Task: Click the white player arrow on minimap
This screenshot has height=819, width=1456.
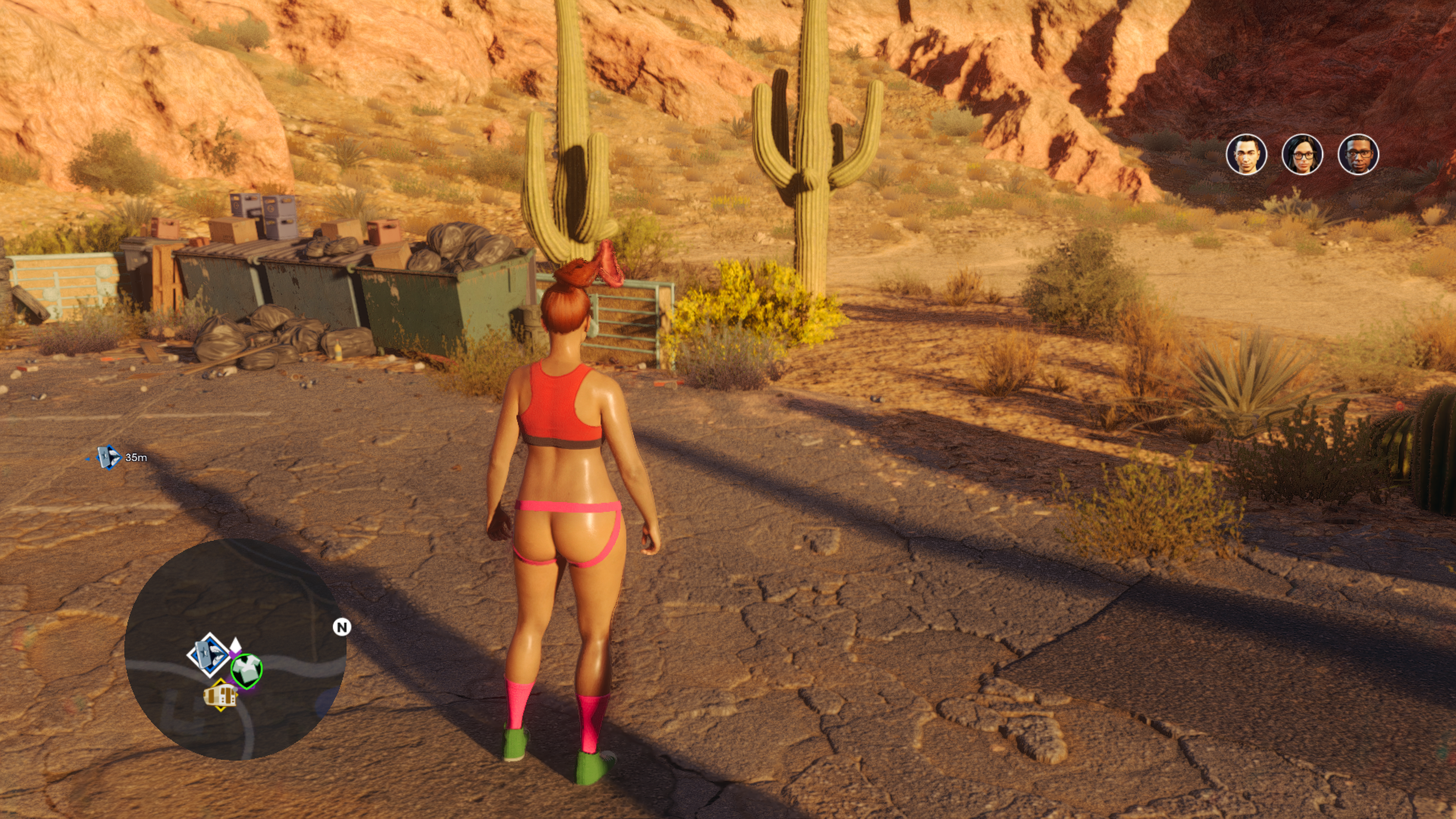Action: 235,644
